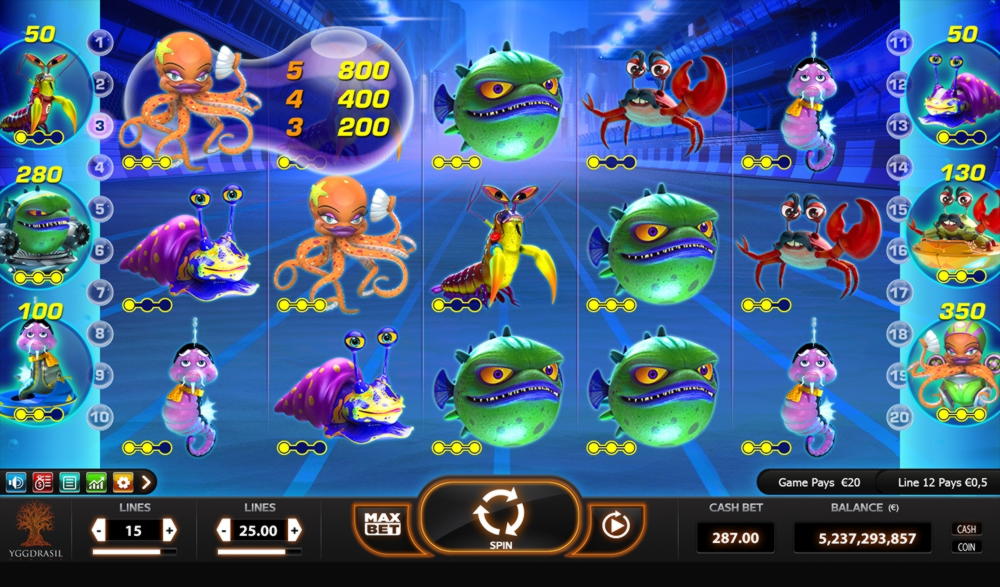This screenshot has height=587, width=1000.
Task: Select payline number 20 marker
Action: coord(899,416)
